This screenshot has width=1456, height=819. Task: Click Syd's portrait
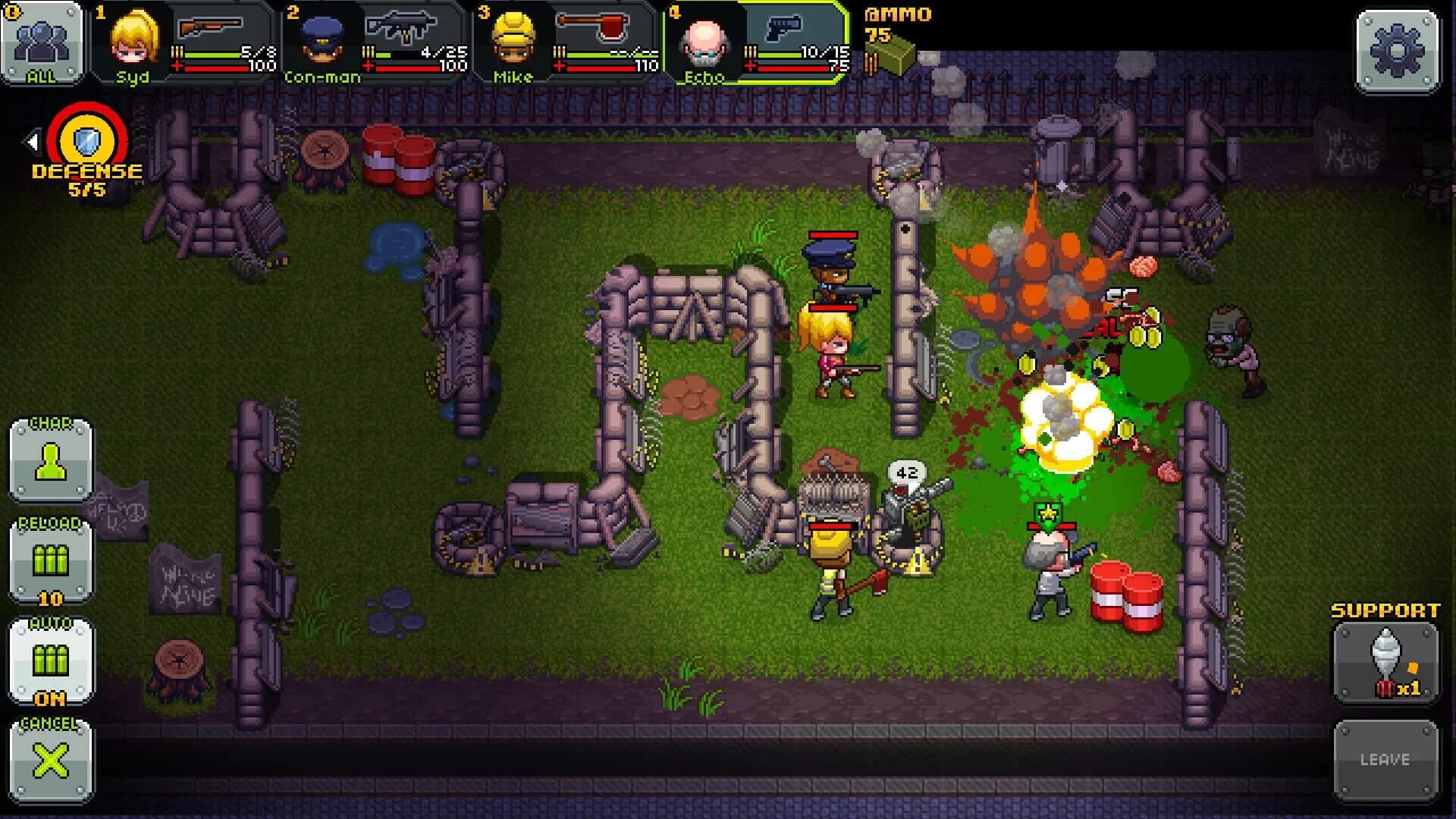(134, 42)
